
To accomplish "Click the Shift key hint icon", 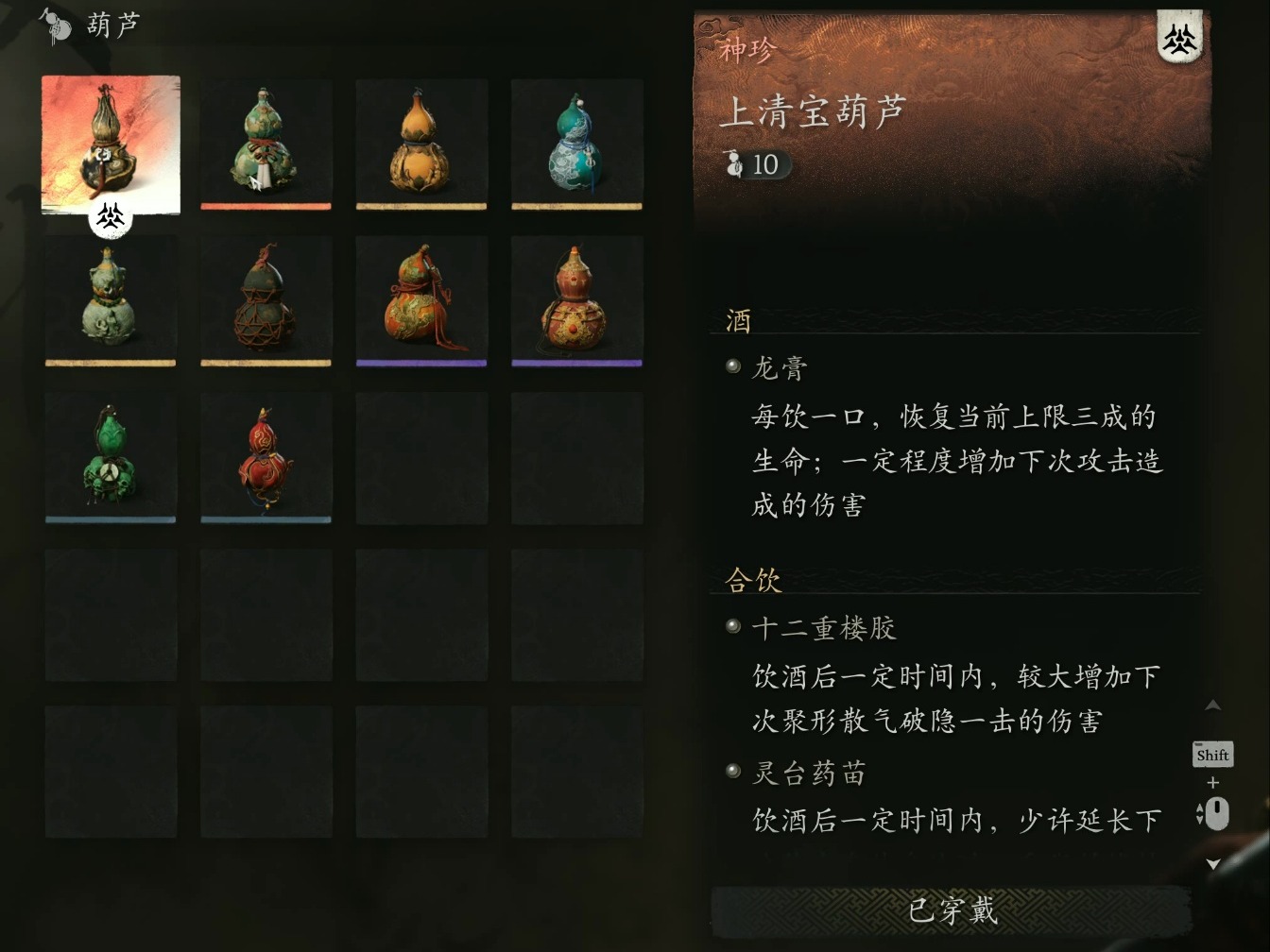I will coord(1212,755).
